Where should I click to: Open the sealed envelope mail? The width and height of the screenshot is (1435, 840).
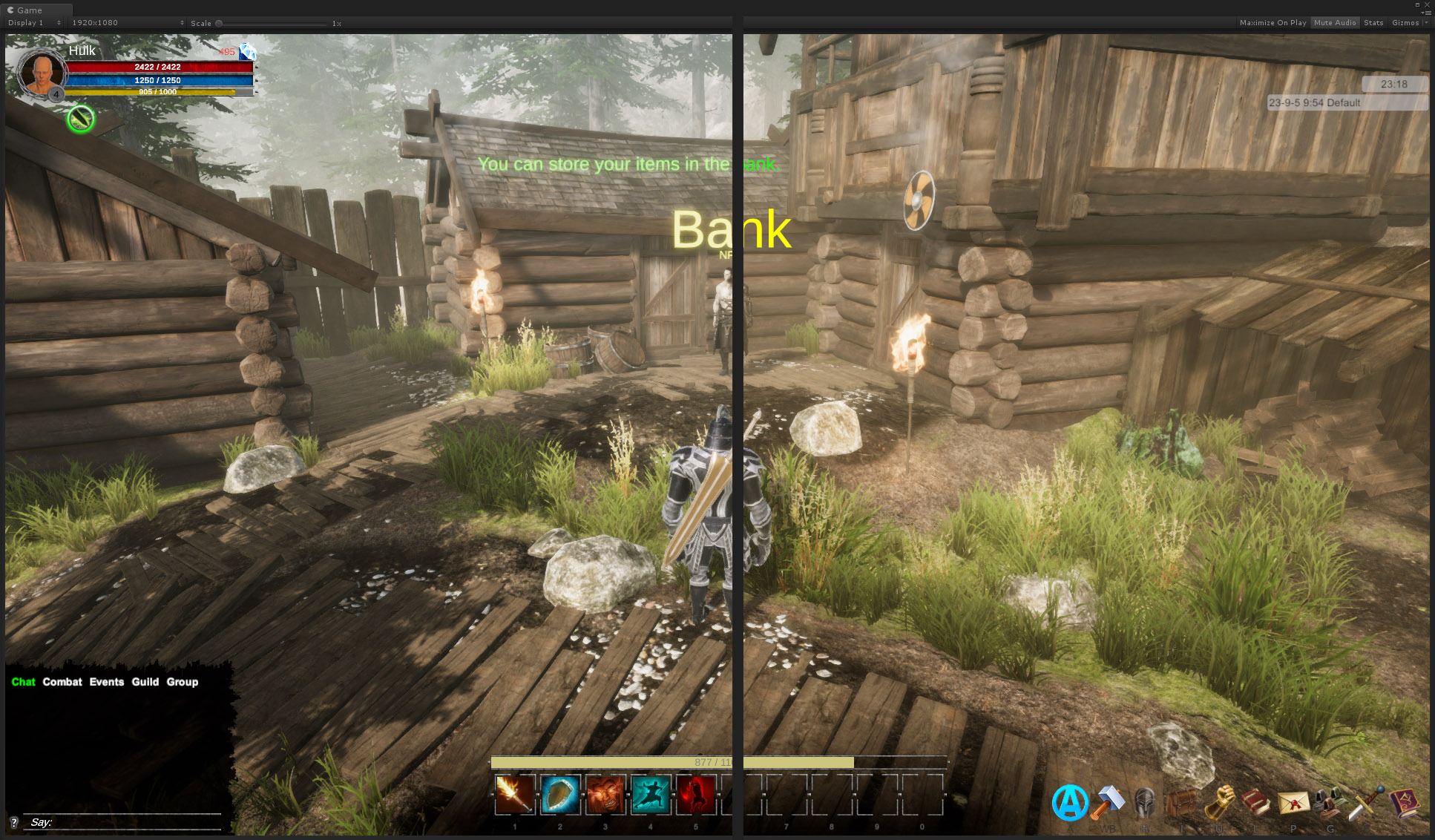(x=1293, y=803)
